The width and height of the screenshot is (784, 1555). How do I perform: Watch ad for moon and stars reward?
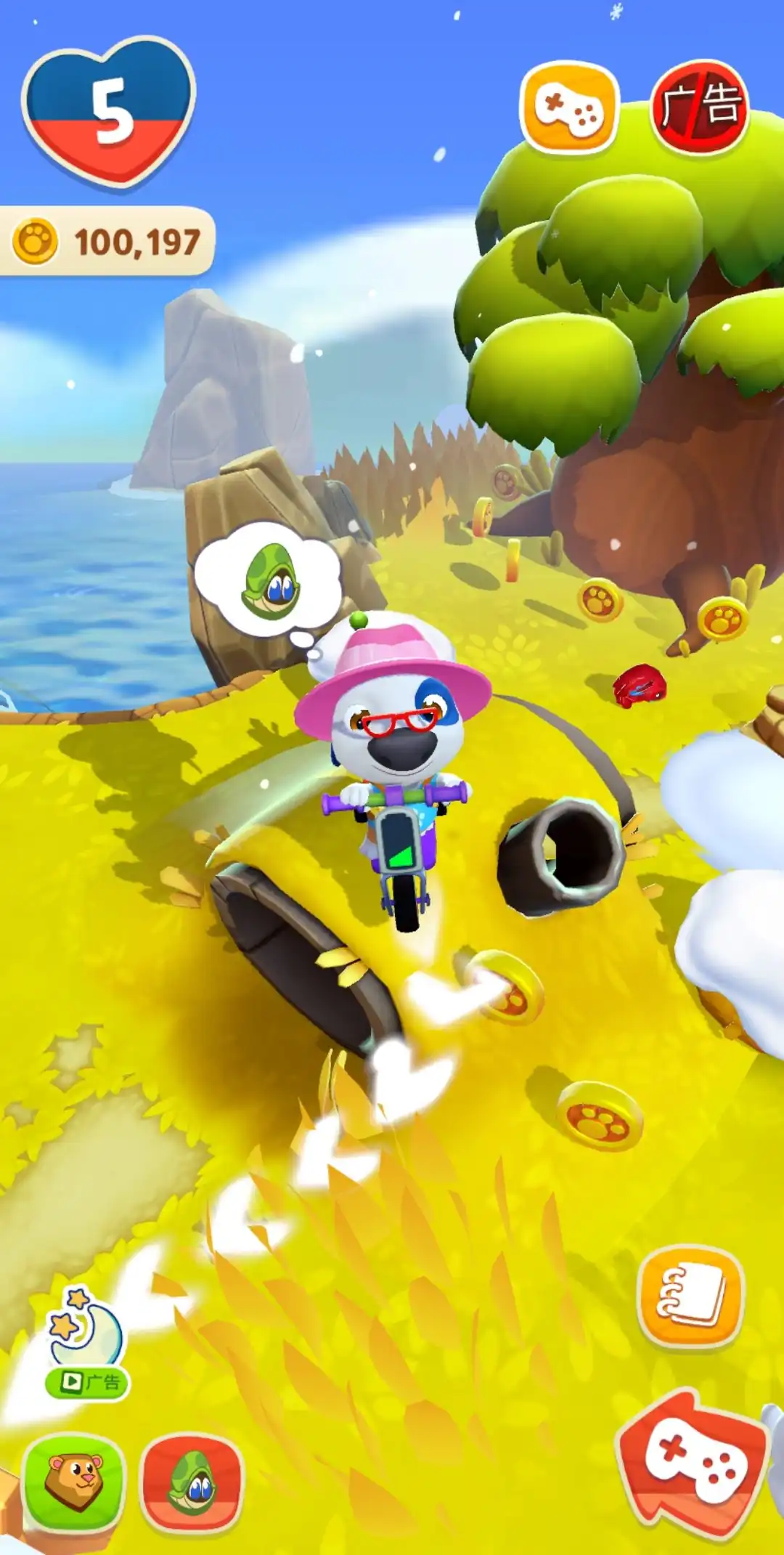tap(87, 1344)
